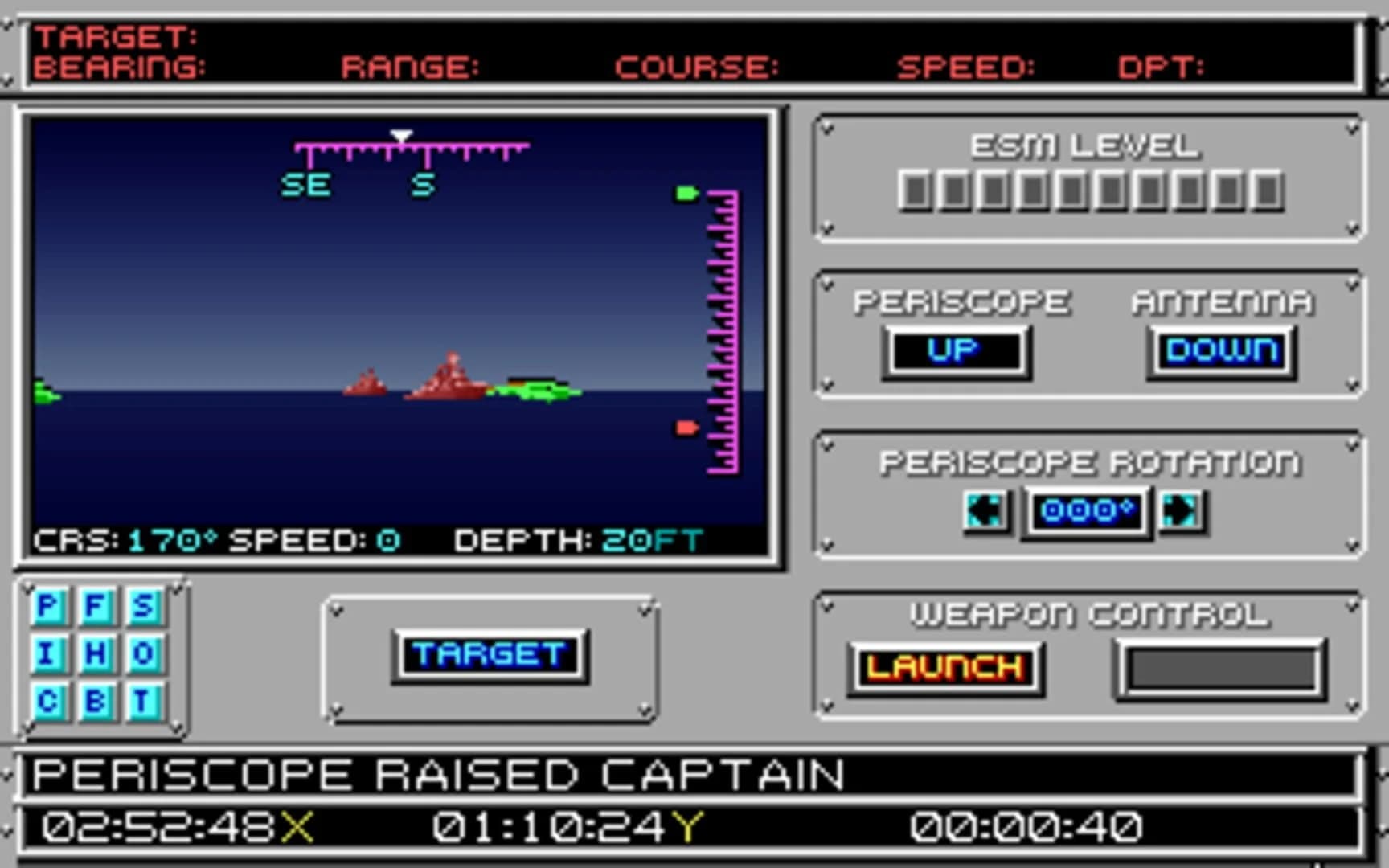Select the 000° periscope rotation readout
The width and height of the screenshot is (1389, 868).
click(x=1085, y=512)
